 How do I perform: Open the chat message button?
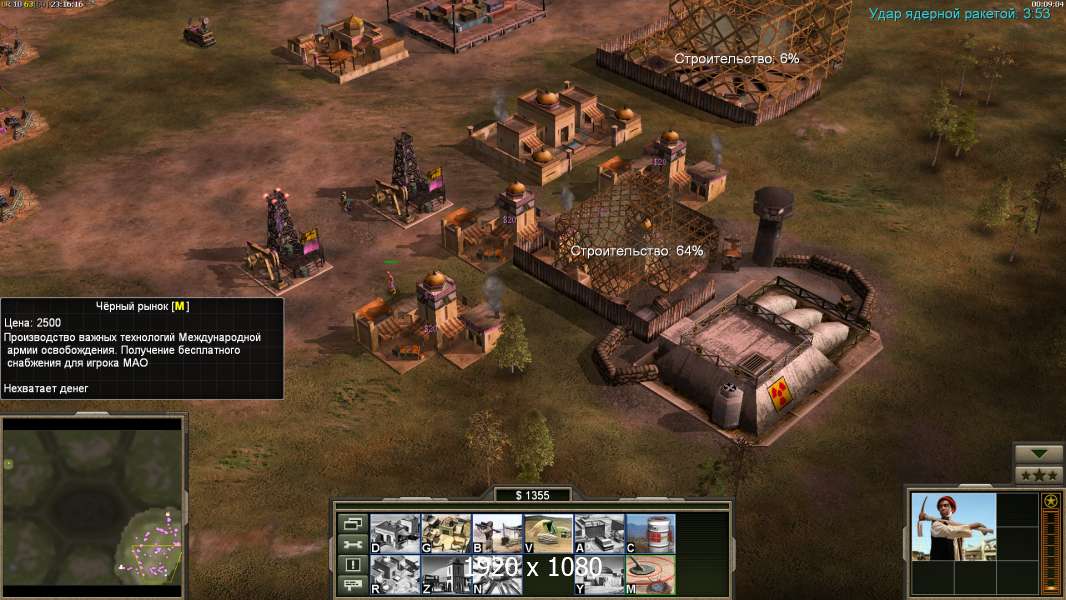(x=352, y=586)
